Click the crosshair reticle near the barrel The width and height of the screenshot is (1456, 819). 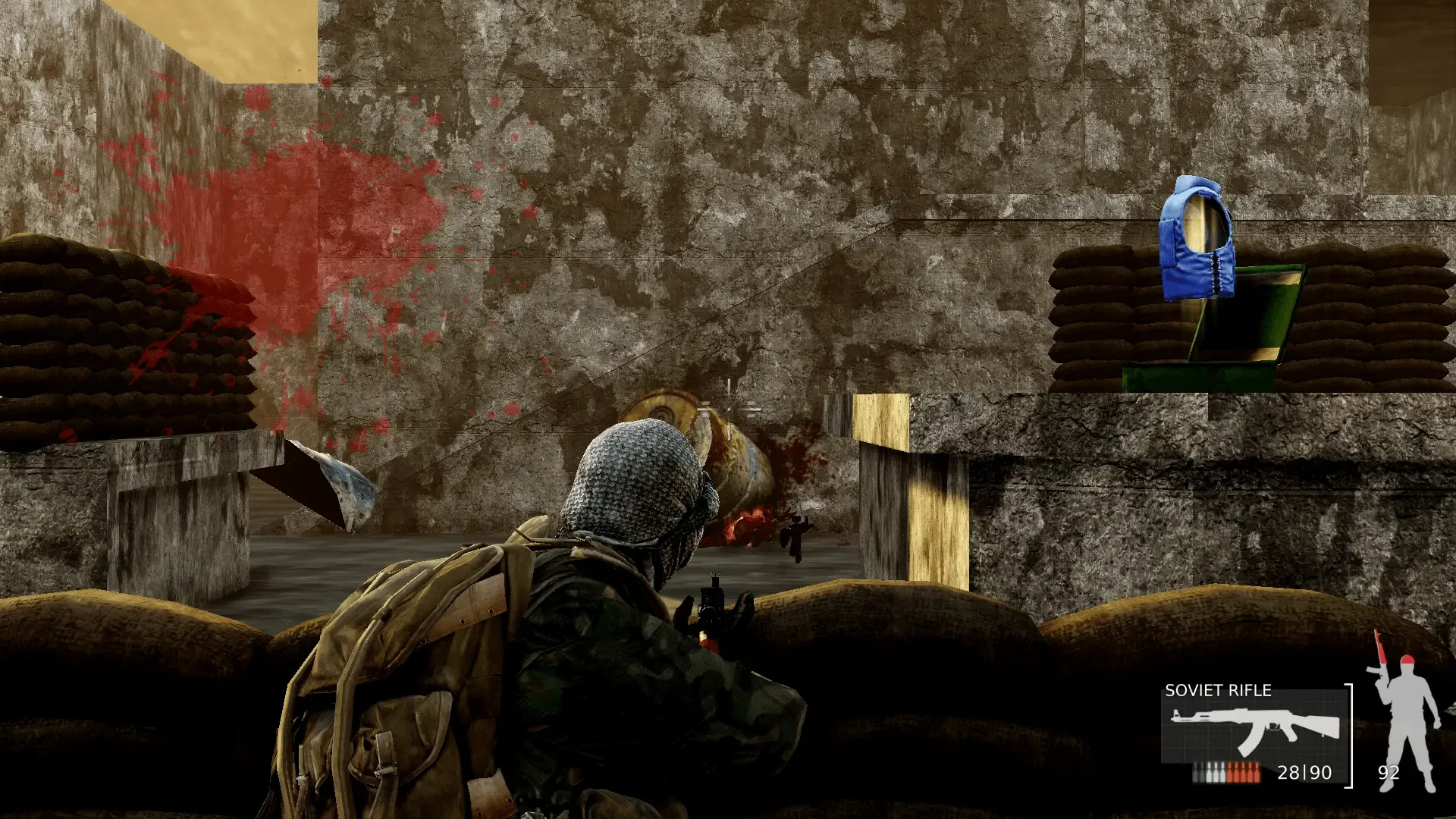[730, 408]
